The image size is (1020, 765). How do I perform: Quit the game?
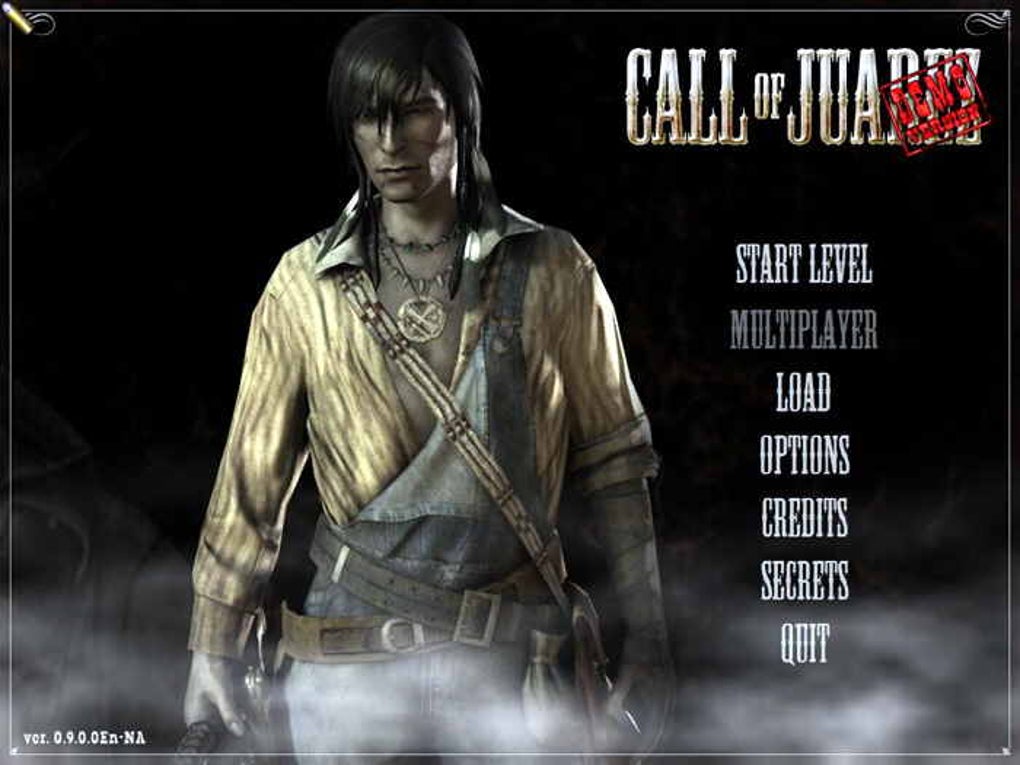click(804, 644)
